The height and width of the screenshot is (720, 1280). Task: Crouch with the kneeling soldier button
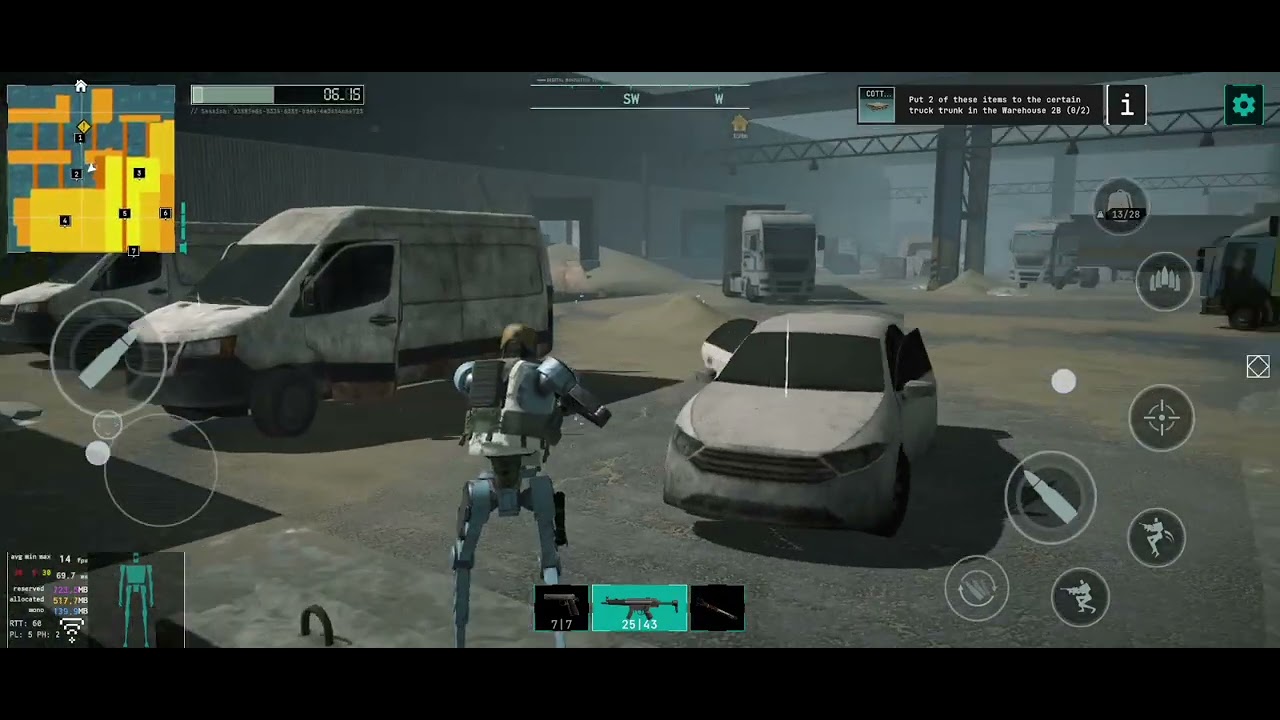pyautogui.click(x=1080, y=597)
